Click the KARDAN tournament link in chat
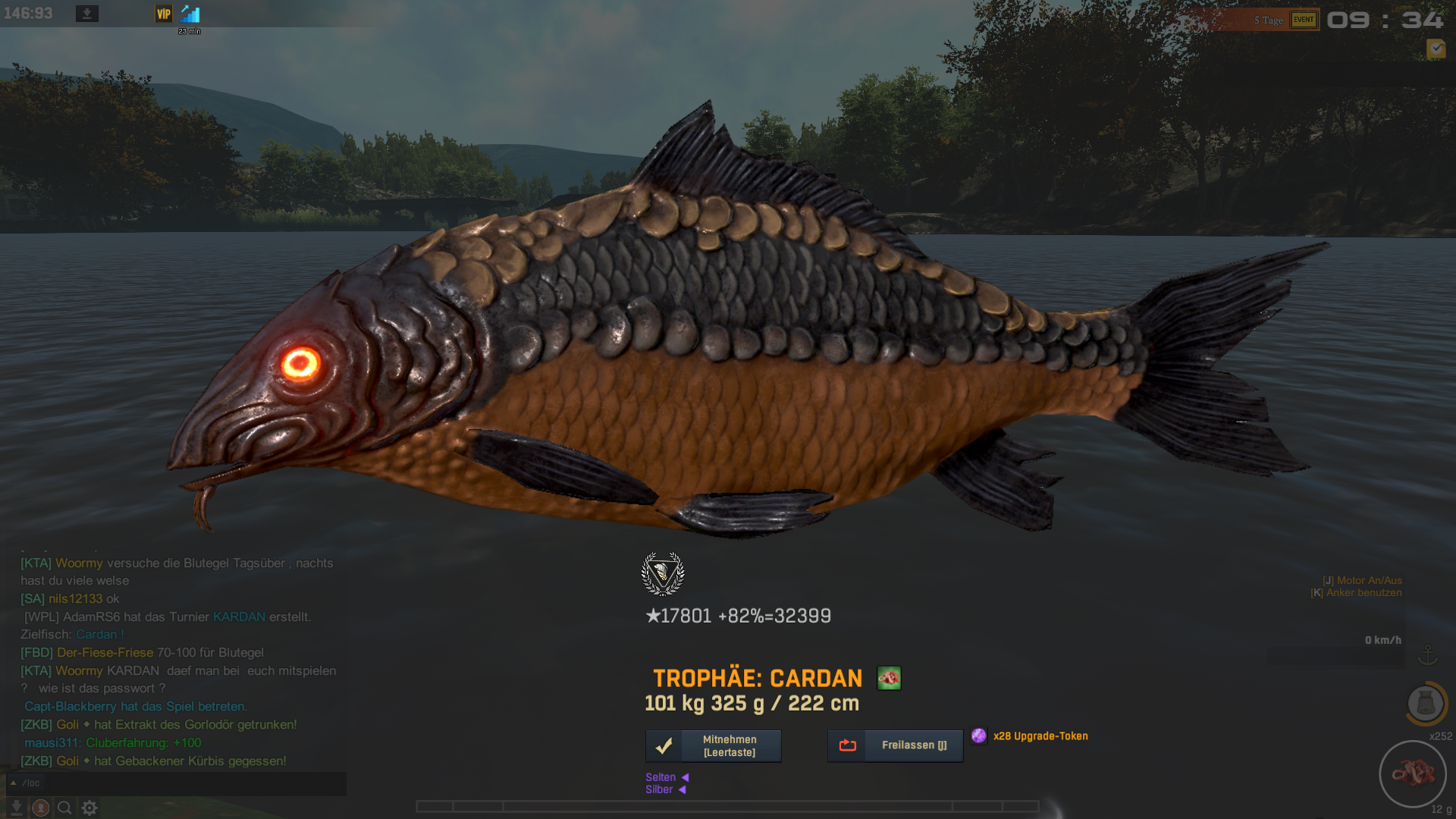1456x819 pixels. pos(239,617)
